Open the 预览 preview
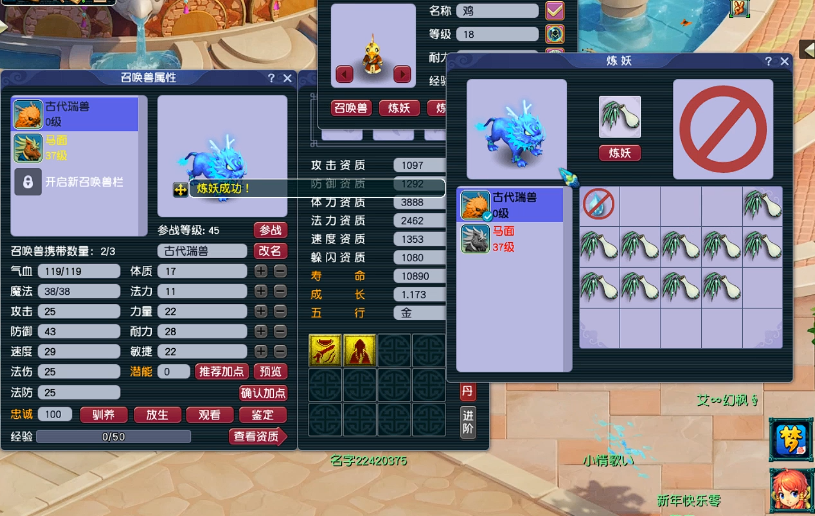Image resolution: width=815 pixels, height=516 pixels. tap(271, 372)
